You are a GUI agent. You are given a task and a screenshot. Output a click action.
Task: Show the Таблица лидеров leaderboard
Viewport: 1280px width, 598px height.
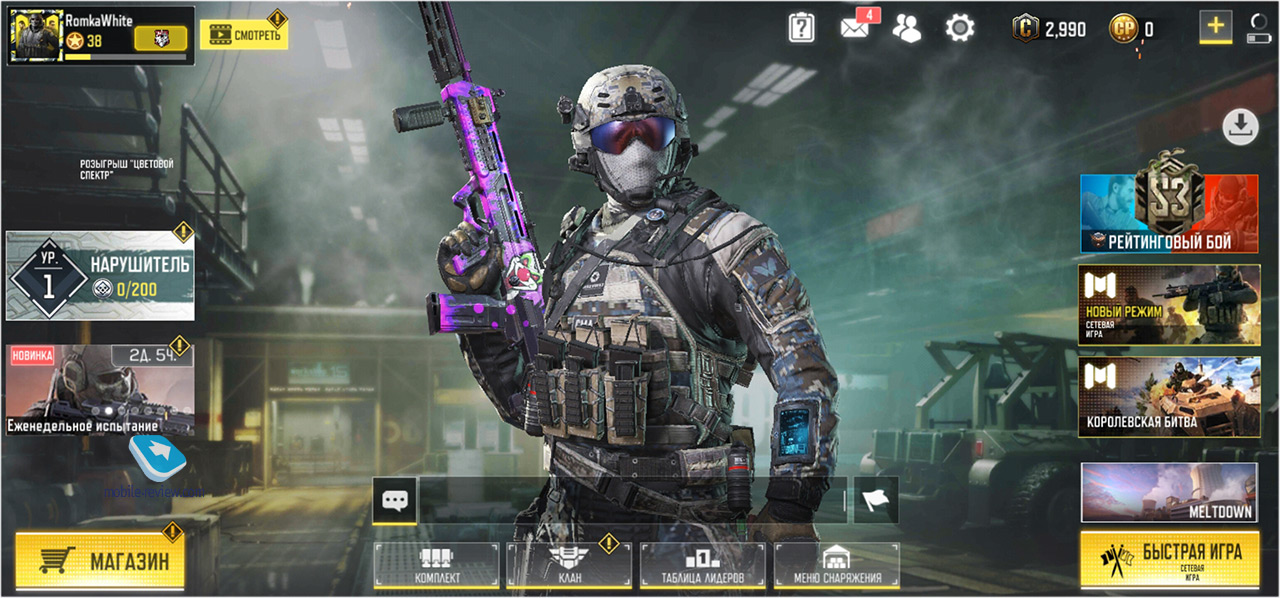pyautogui.click(x=702, y=566)
